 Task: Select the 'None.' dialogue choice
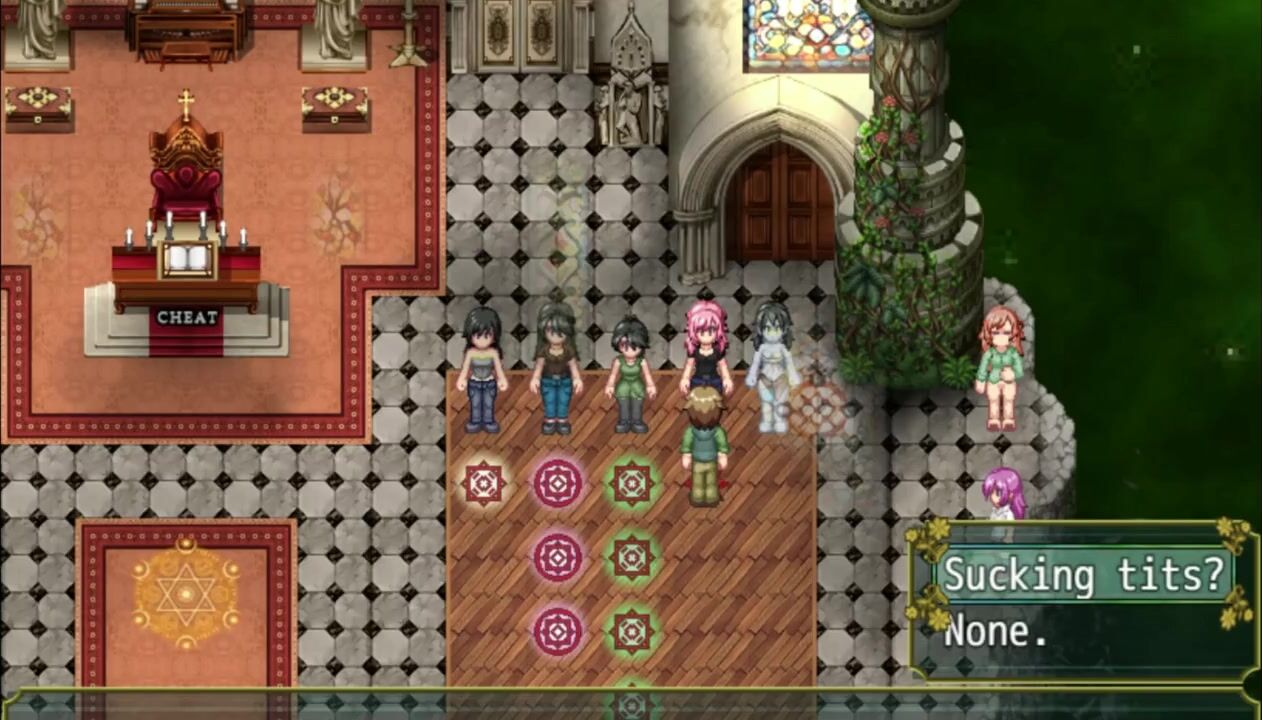click(996, 631)
